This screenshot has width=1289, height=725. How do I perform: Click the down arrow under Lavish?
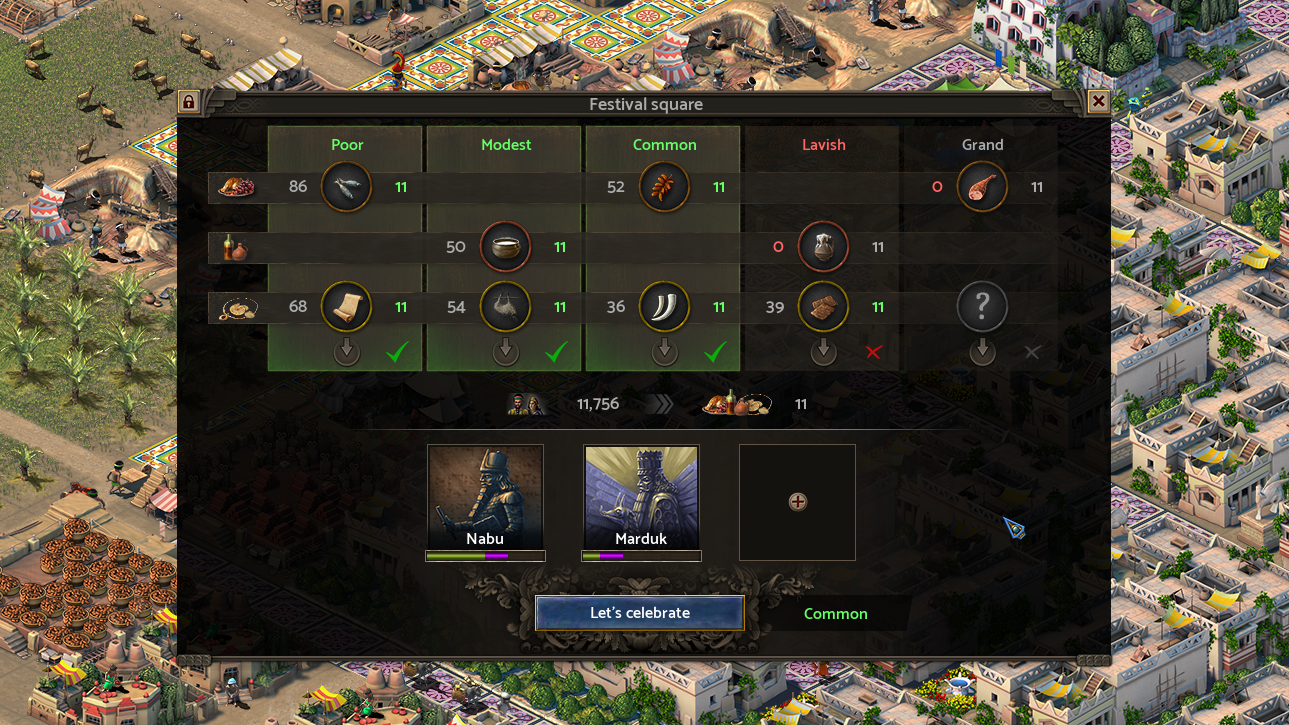[x=823, y=351]
